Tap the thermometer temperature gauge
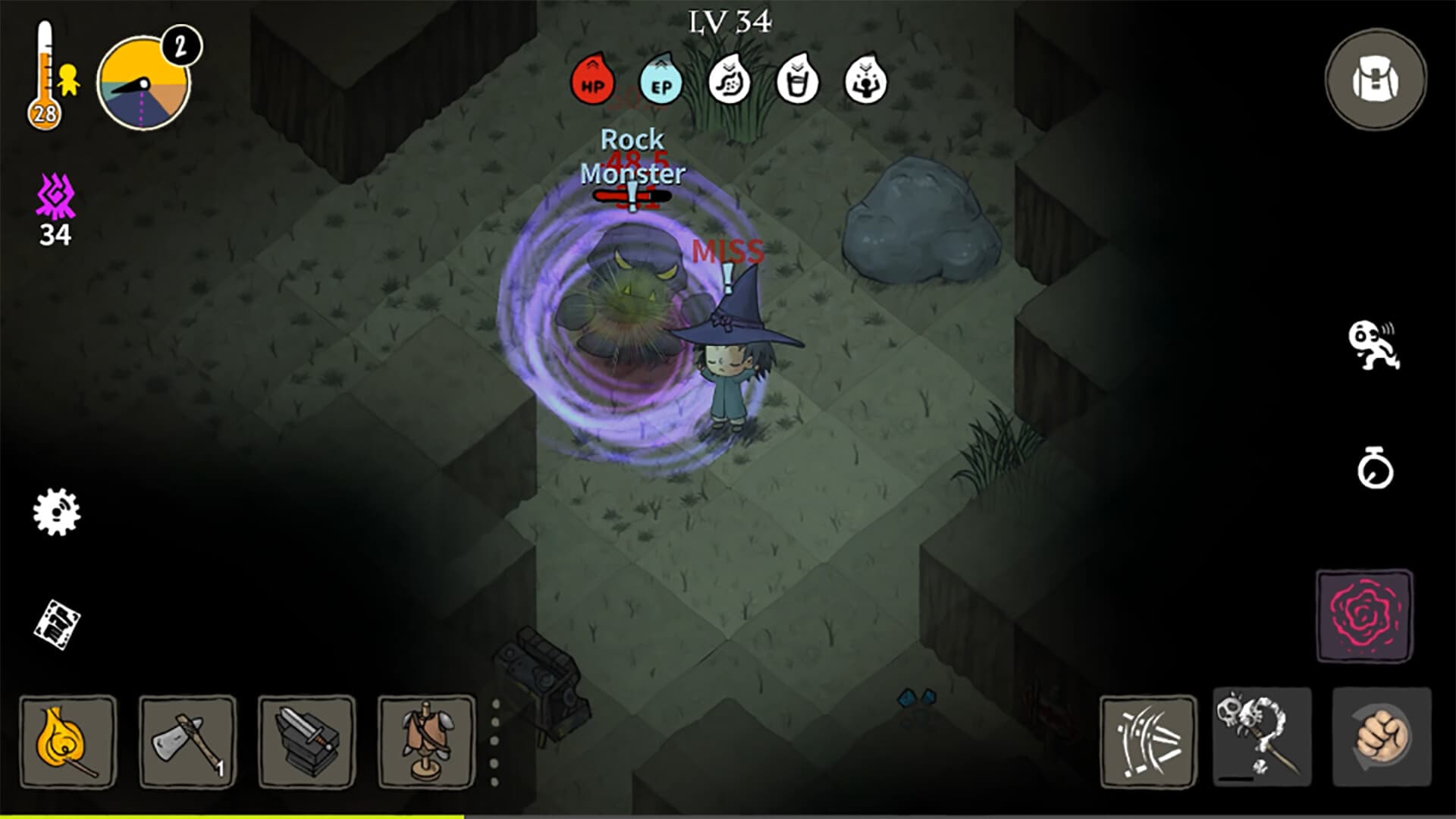 point(45,72)
